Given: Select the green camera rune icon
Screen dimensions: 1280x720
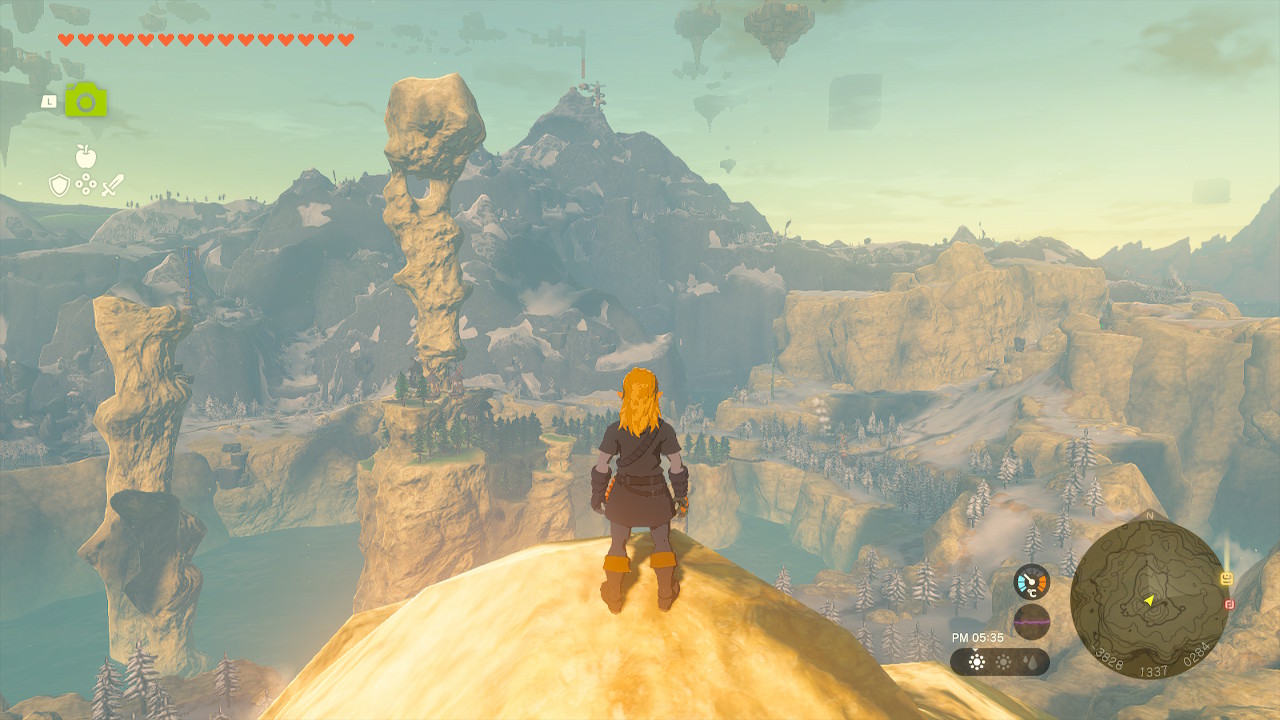Looking at the screenshot, I should pos(86,100).
